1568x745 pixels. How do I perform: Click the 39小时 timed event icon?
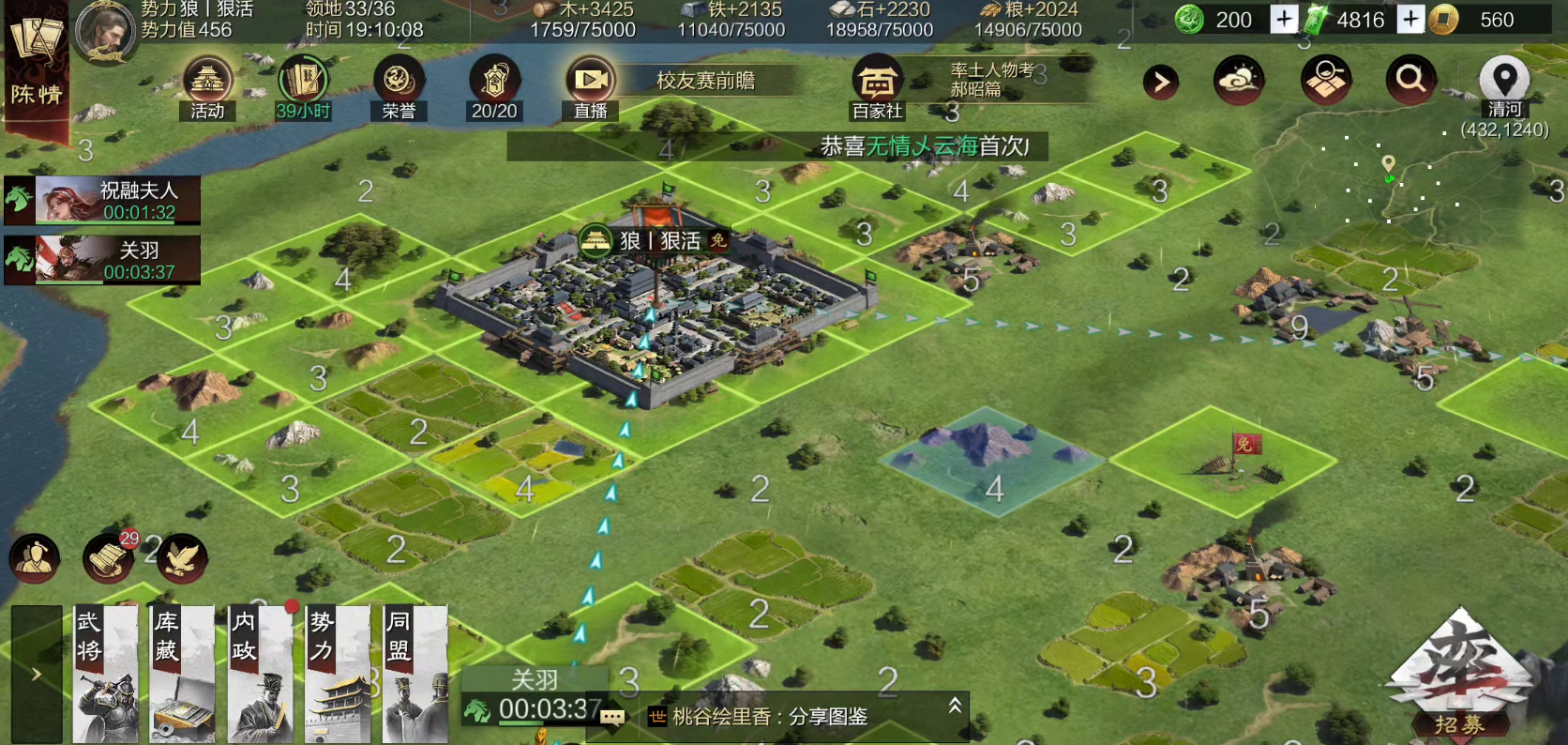(303, 85)
